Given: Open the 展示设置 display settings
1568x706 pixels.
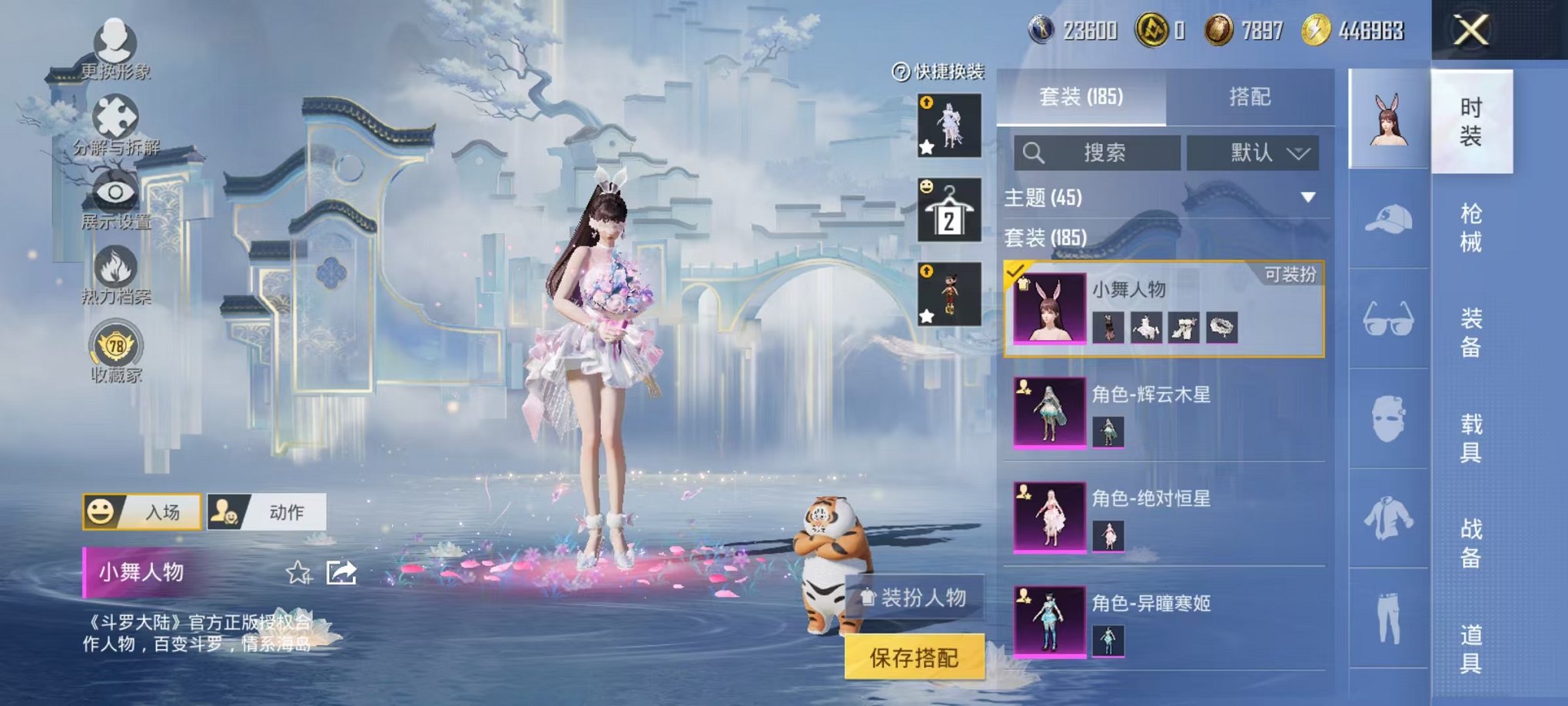Looking at the screenshot, I should pyautogui.click(x=114, y=192).
